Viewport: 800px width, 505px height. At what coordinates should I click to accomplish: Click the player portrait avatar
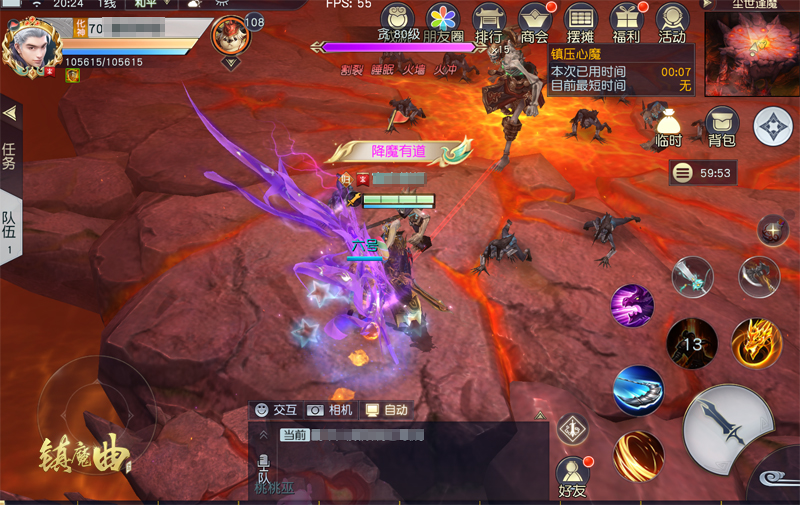tap(32, 46)
